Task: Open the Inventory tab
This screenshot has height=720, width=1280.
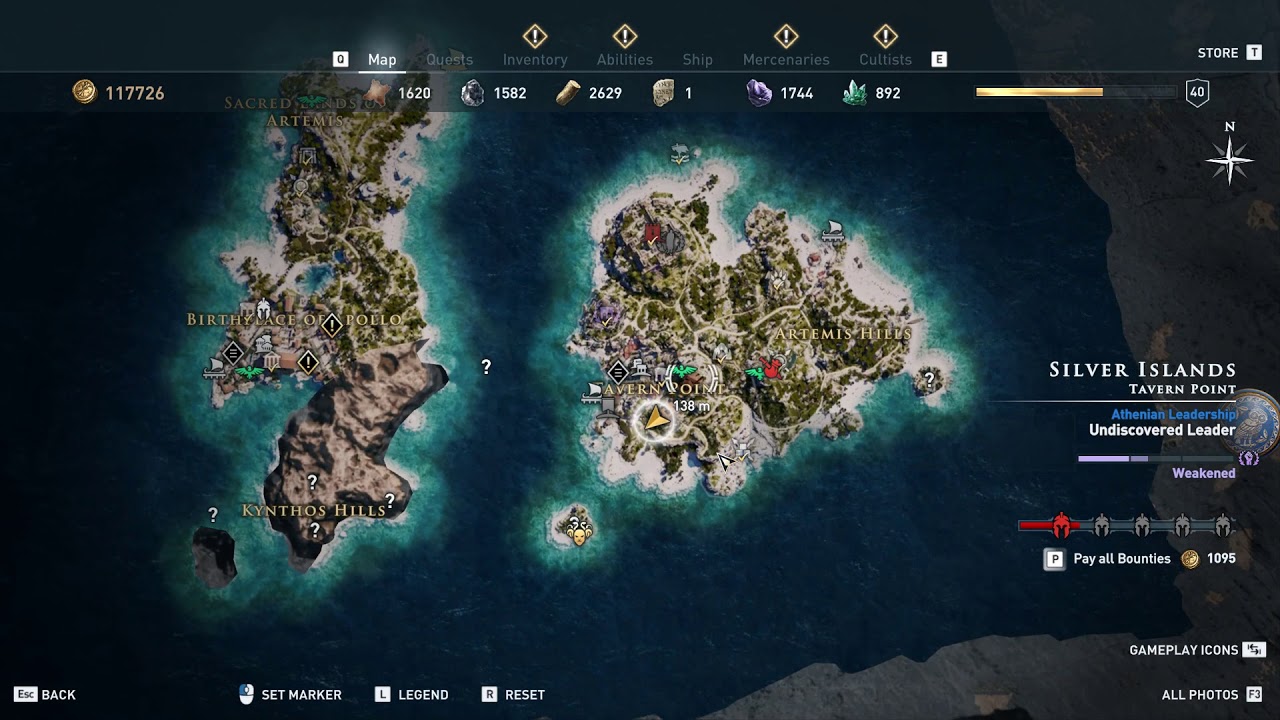Action: click(x=535, y=60)
